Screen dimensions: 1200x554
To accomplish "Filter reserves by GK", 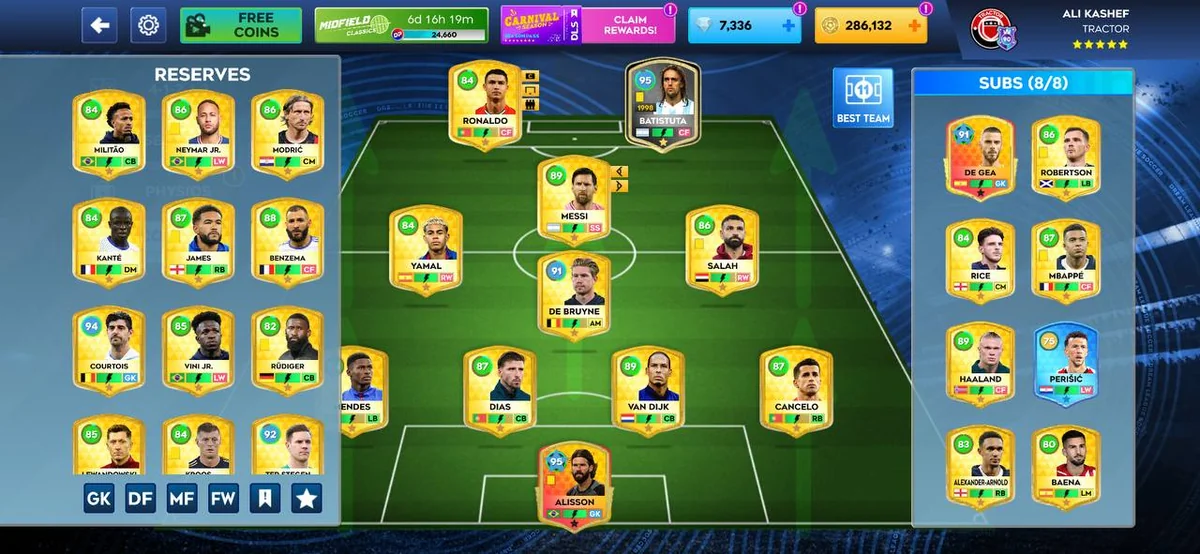I will 98,498.
